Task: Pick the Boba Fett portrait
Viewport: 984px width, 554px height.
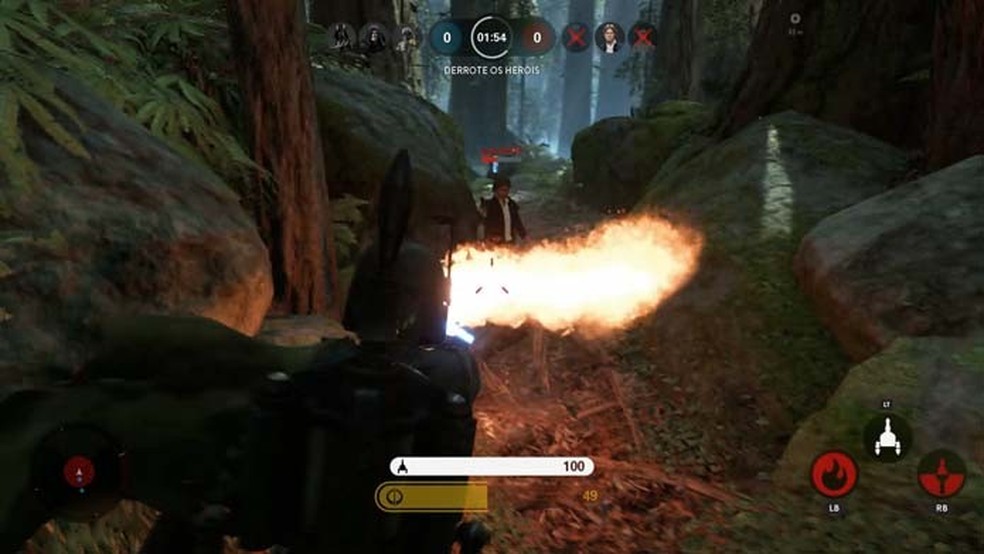Action: pyautogui.click(x=406, y=38)
